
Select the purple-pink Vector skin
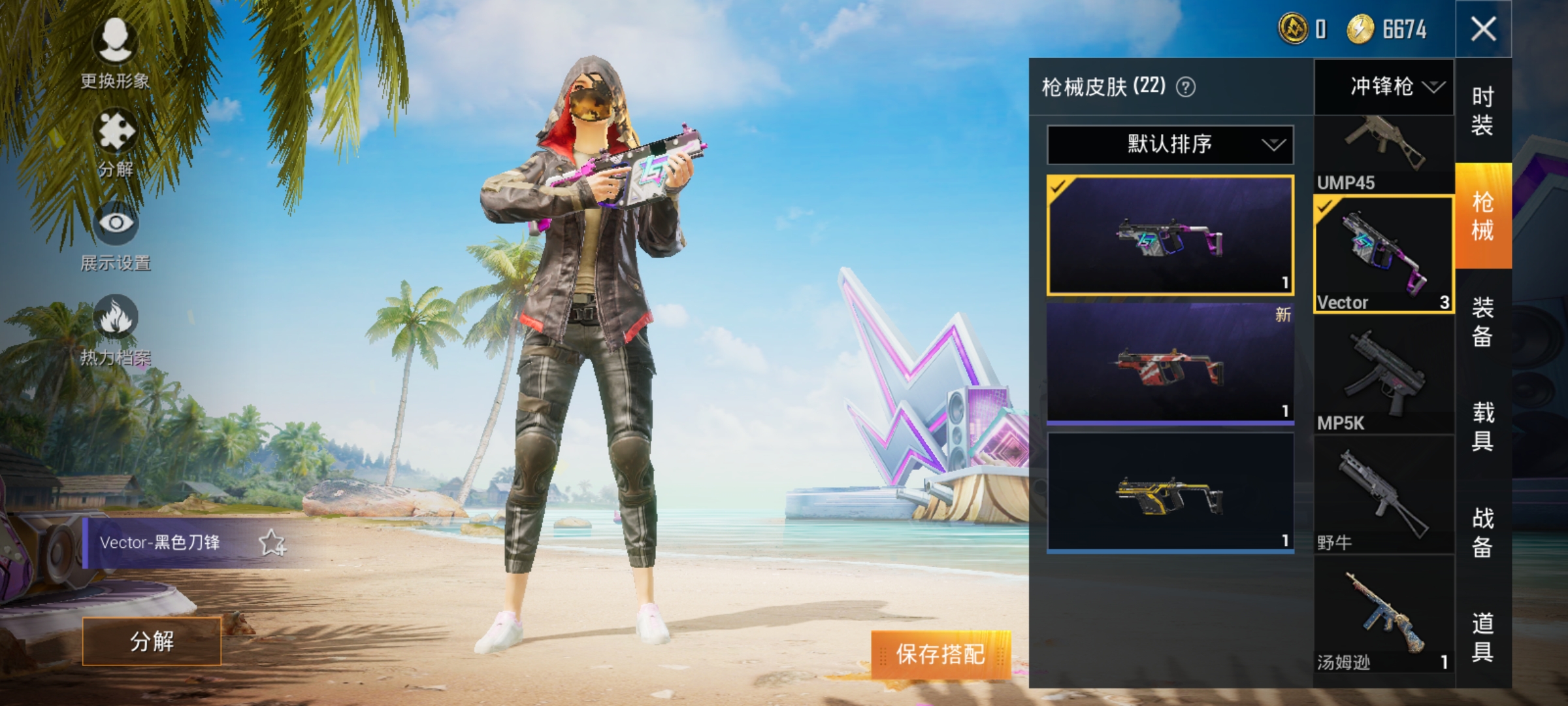coord(1169,235)
